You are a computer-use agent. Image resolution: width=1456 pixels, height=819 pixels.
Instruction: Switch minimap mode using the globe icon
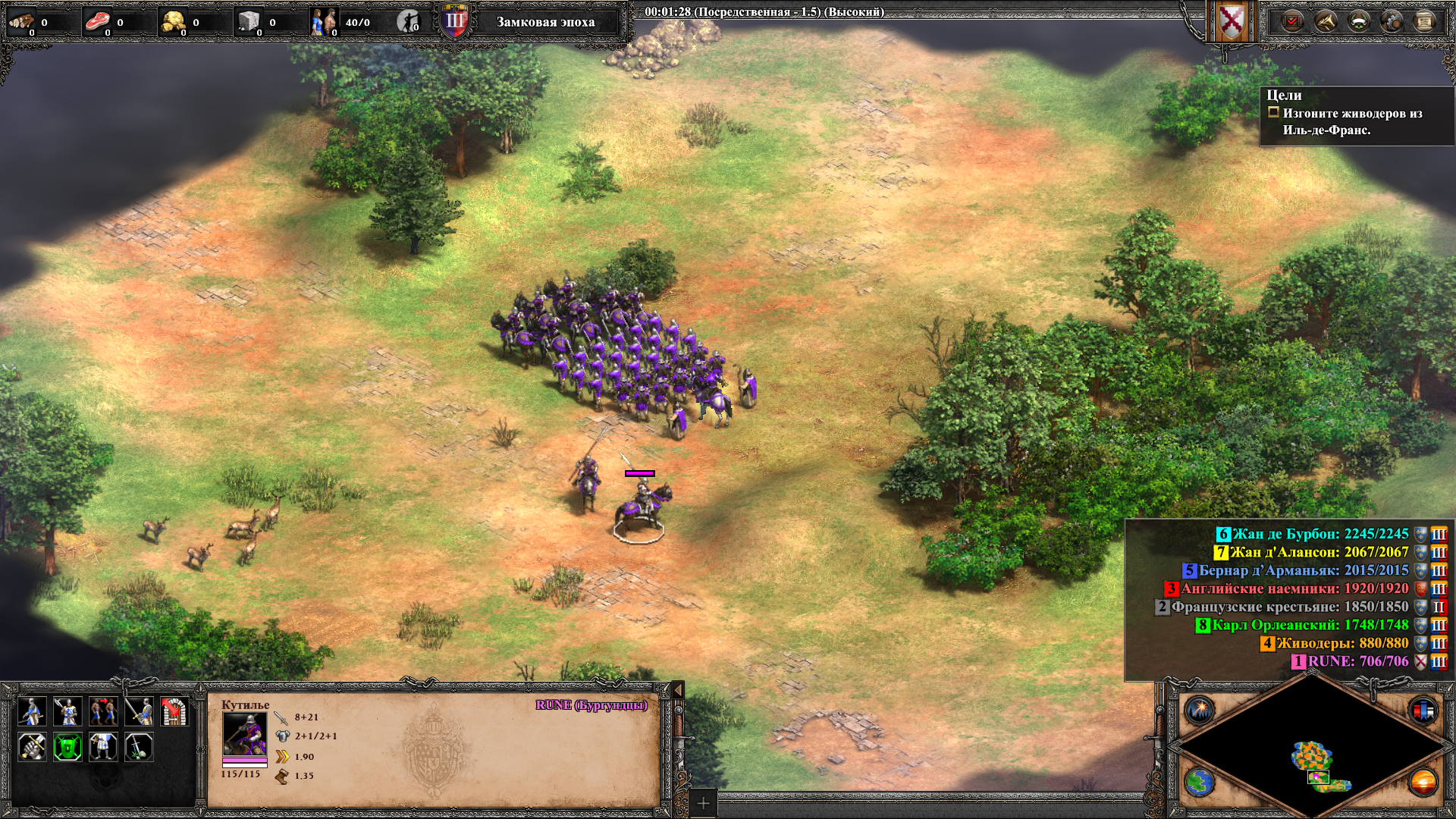[1200, 782]
